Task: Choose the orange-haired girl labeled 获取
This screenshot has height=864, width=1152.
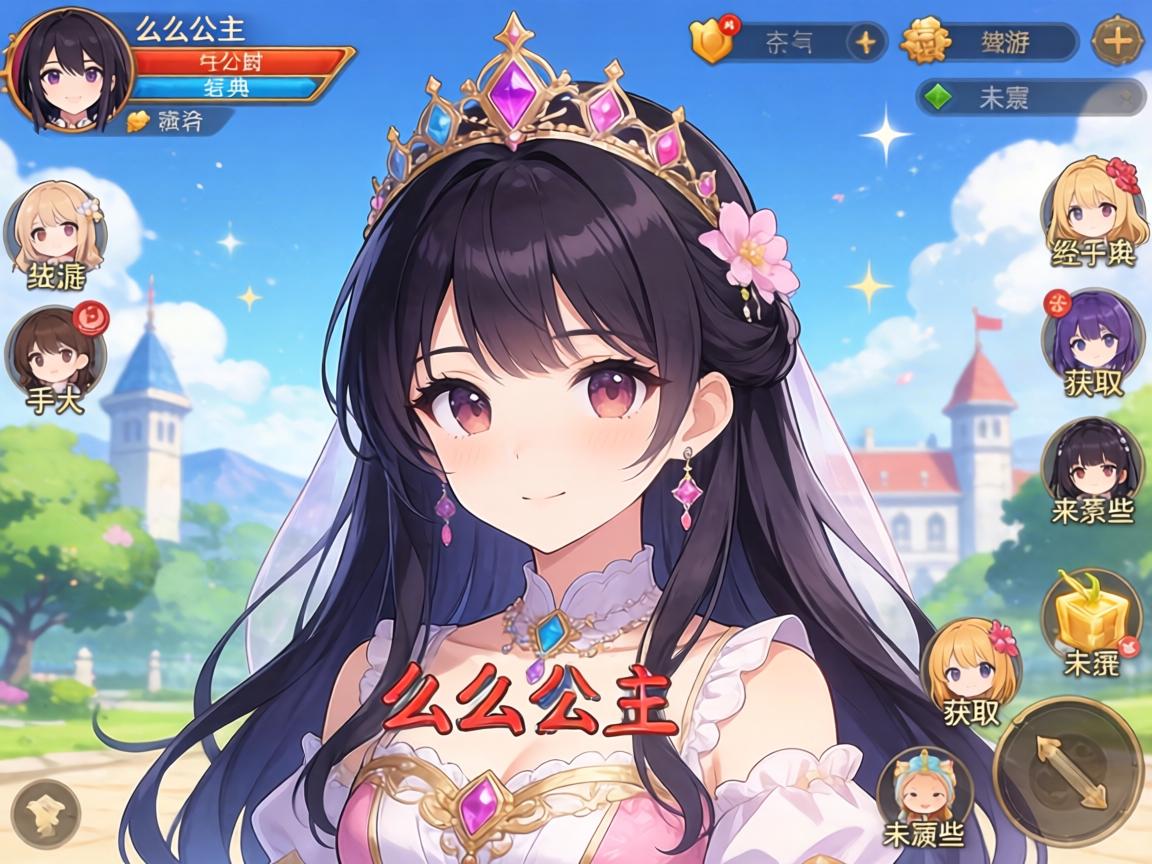Action: [x=970, y=663]
